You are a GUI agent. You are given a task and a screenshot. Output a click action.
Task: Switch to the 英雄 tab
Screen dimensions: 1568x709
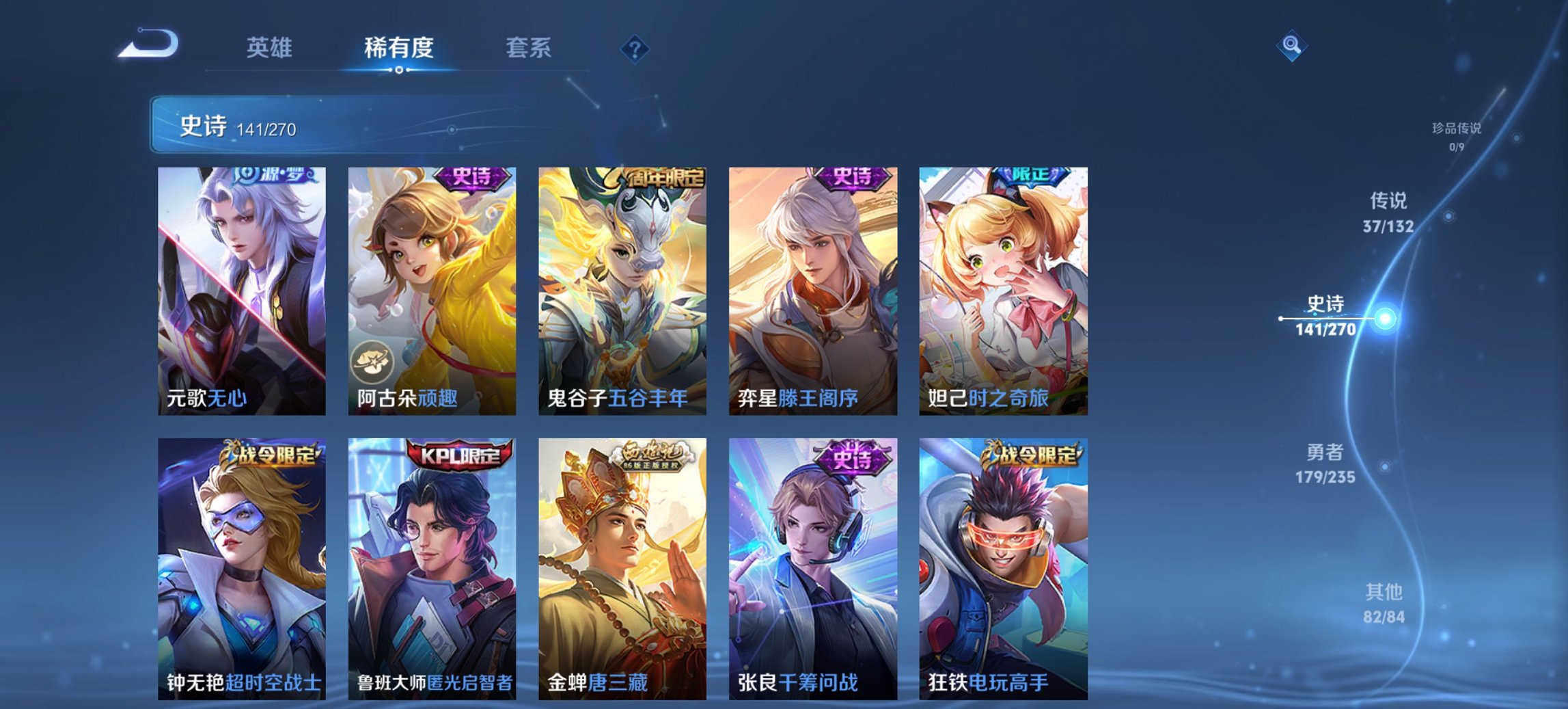(270, 48)
